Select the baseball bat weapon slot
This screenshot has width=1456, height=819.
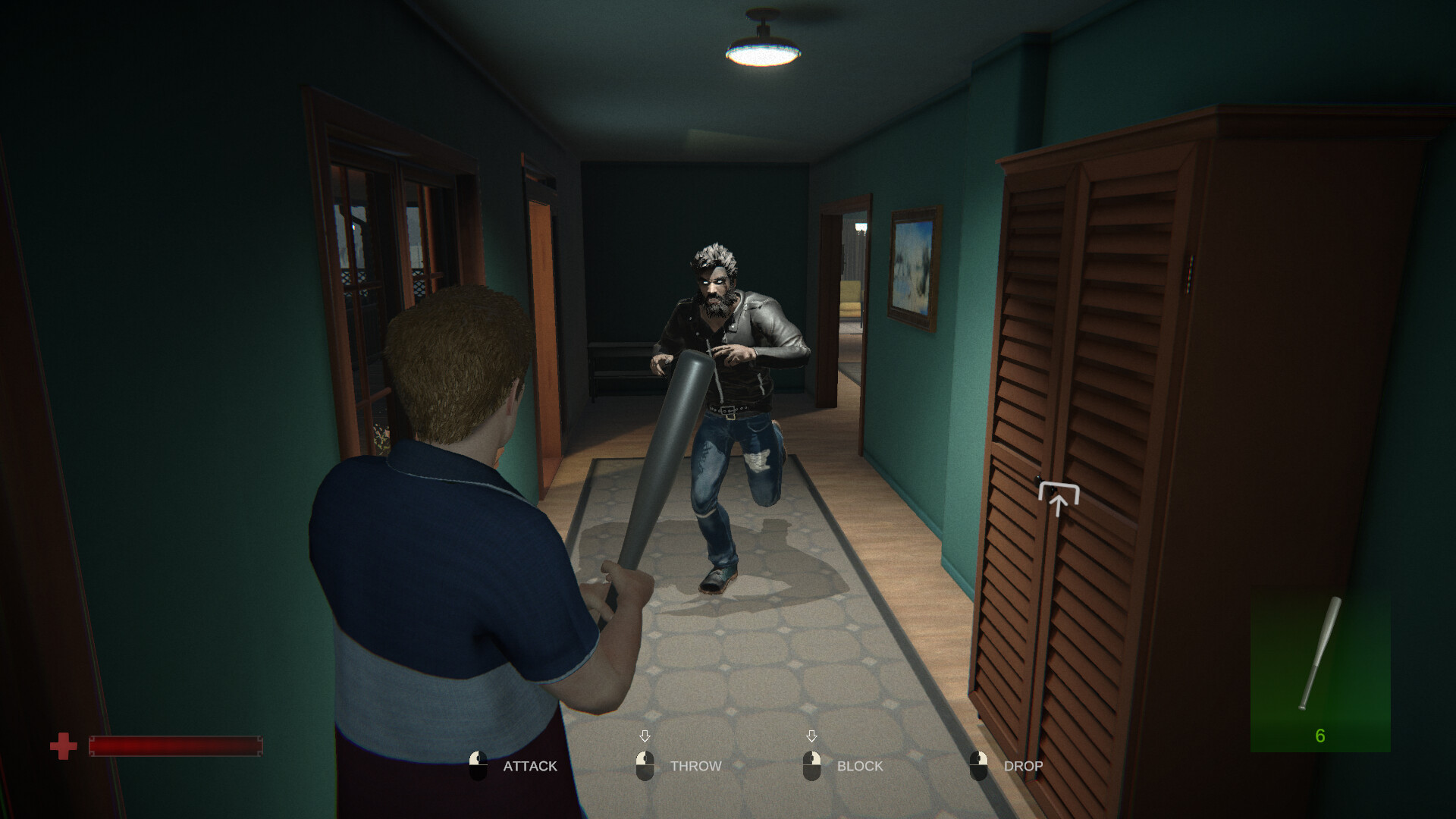1319,671
